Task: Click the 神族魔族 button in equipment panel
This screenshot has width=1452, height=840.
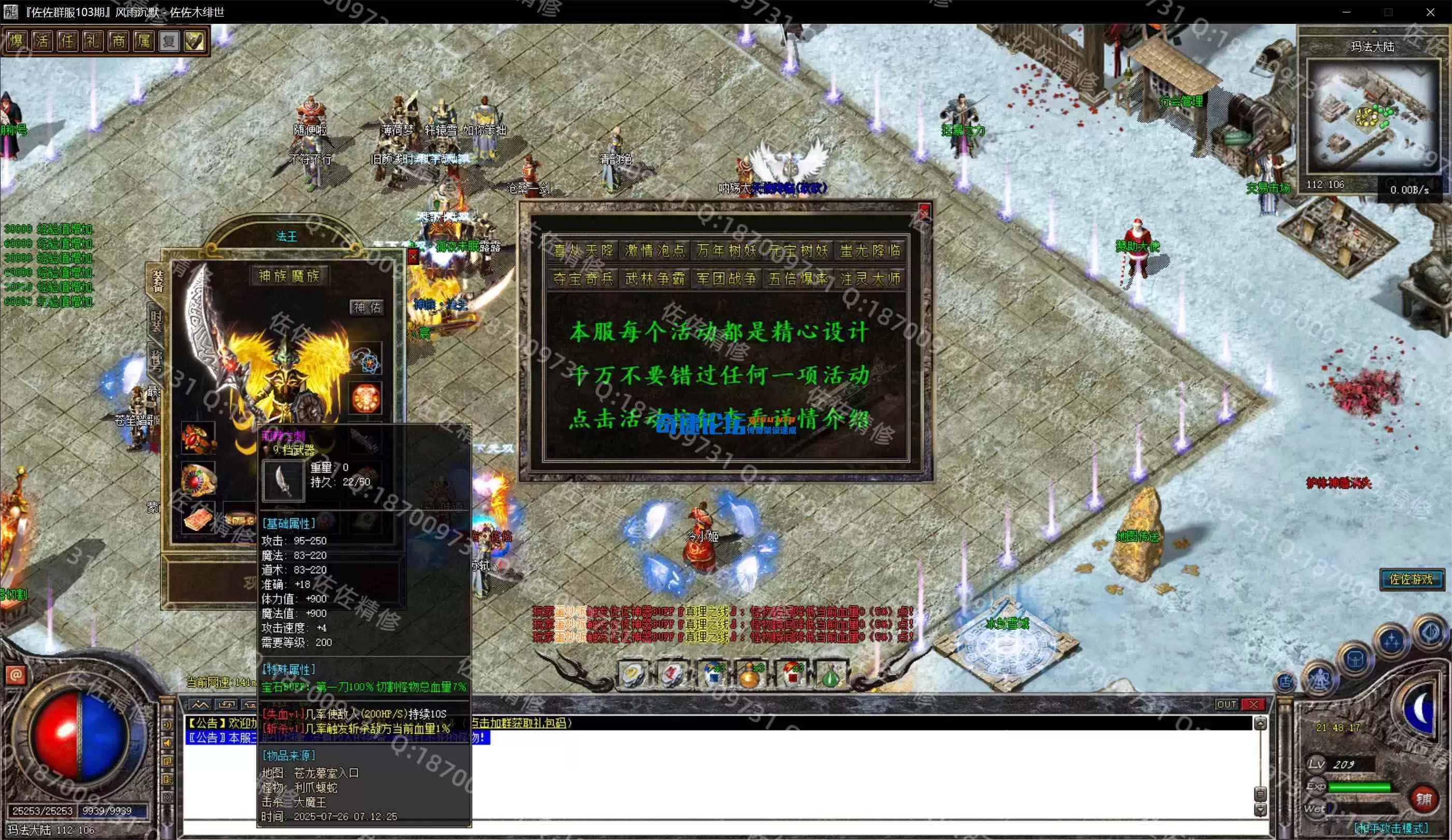Action: [289, 276]
